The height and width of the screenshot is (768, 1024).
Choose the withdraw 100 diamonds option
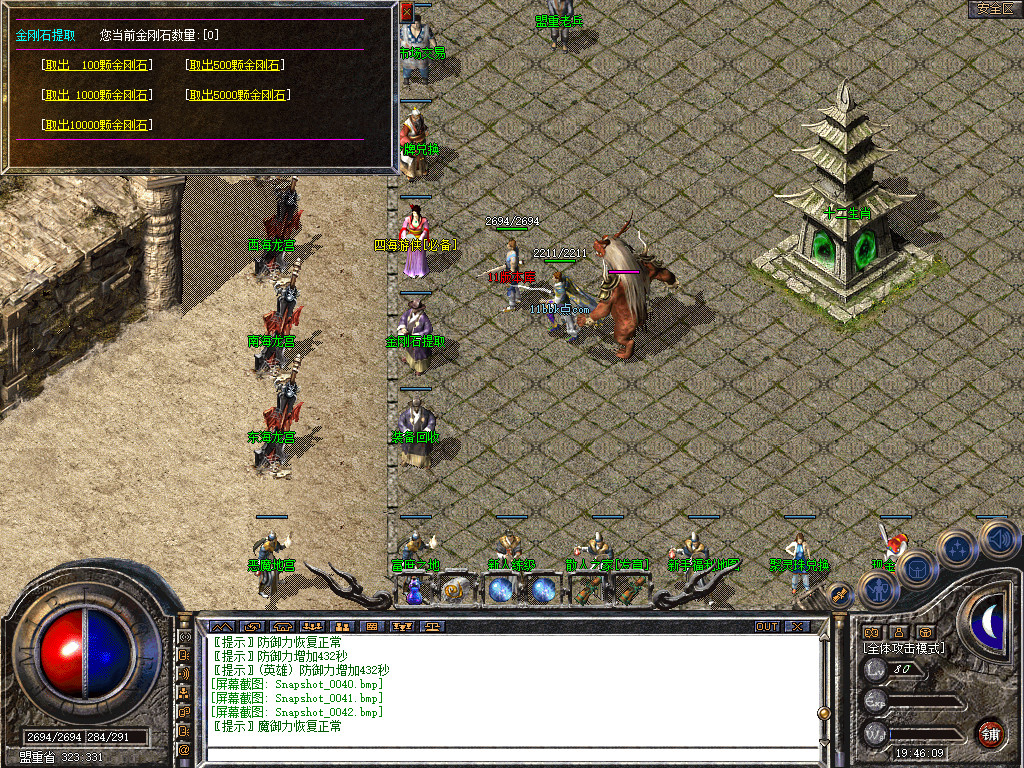click(97, 65)
